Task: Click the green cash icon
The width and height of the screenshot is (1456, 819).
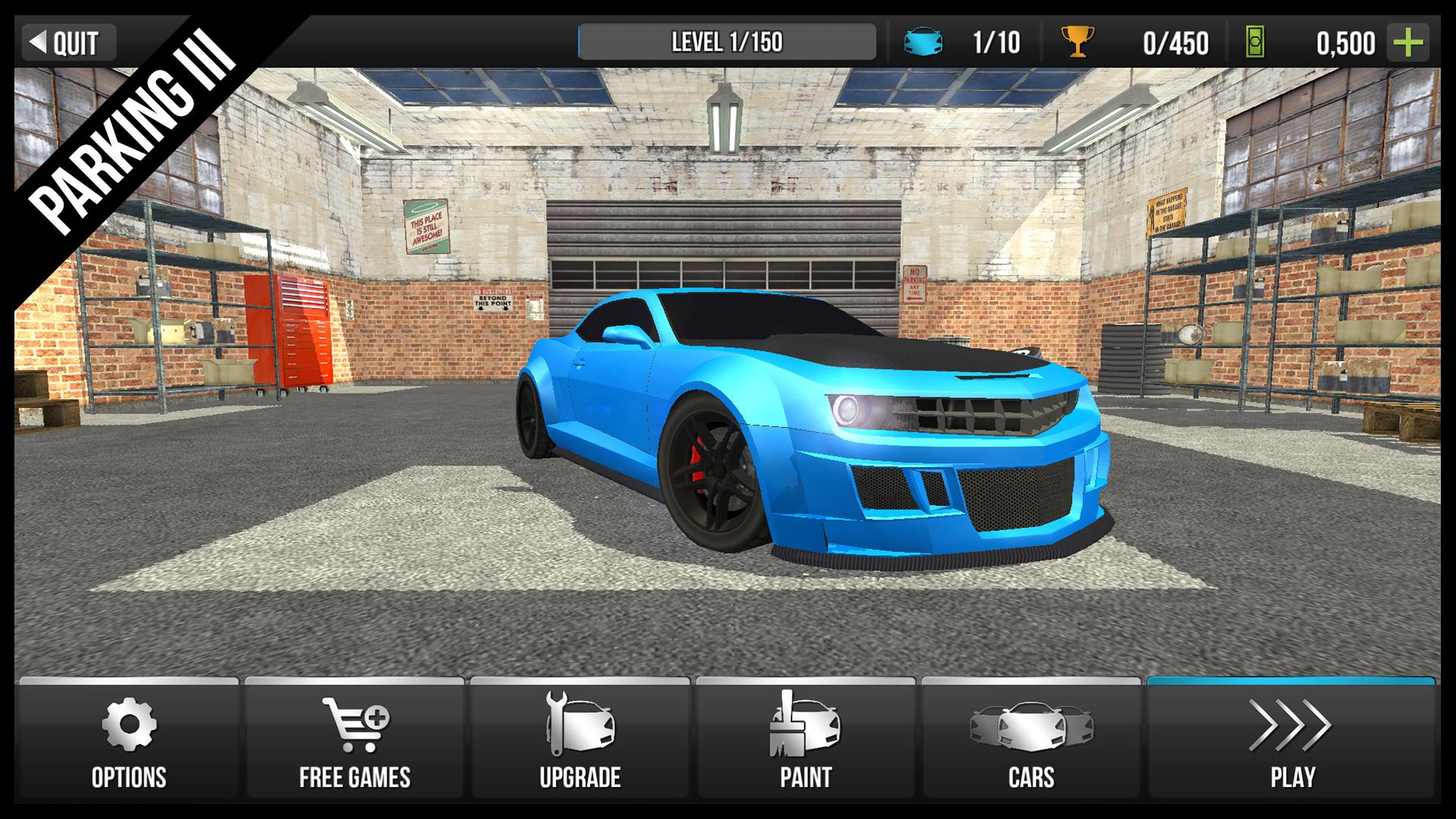Action: [1256, 43]
